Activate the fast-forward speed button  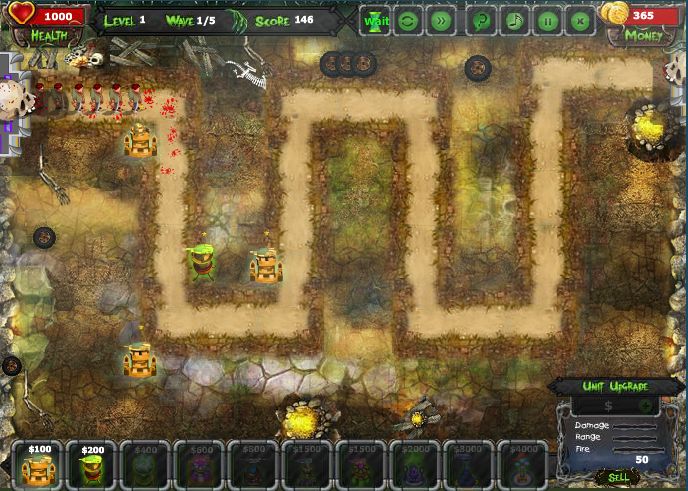(x=440, y=20)
